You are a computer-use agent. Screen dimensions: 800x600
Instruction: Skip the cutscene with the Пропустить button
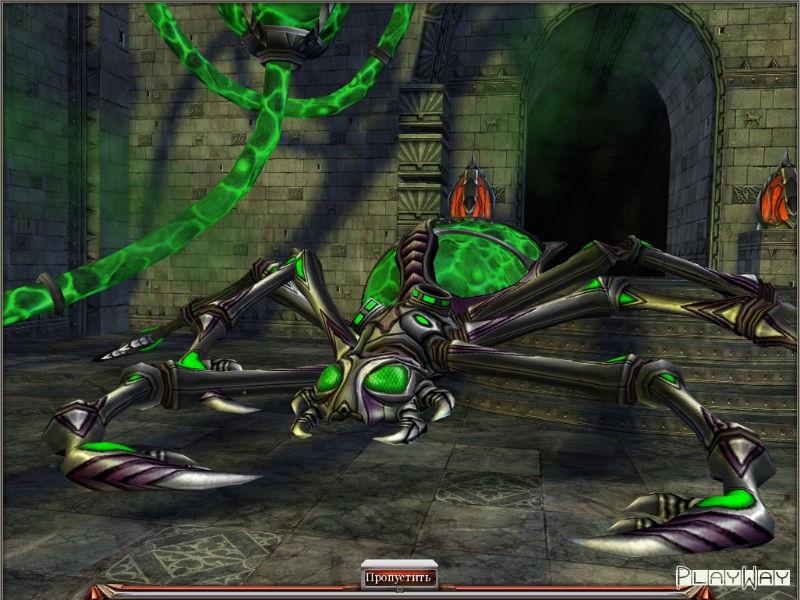398,577
